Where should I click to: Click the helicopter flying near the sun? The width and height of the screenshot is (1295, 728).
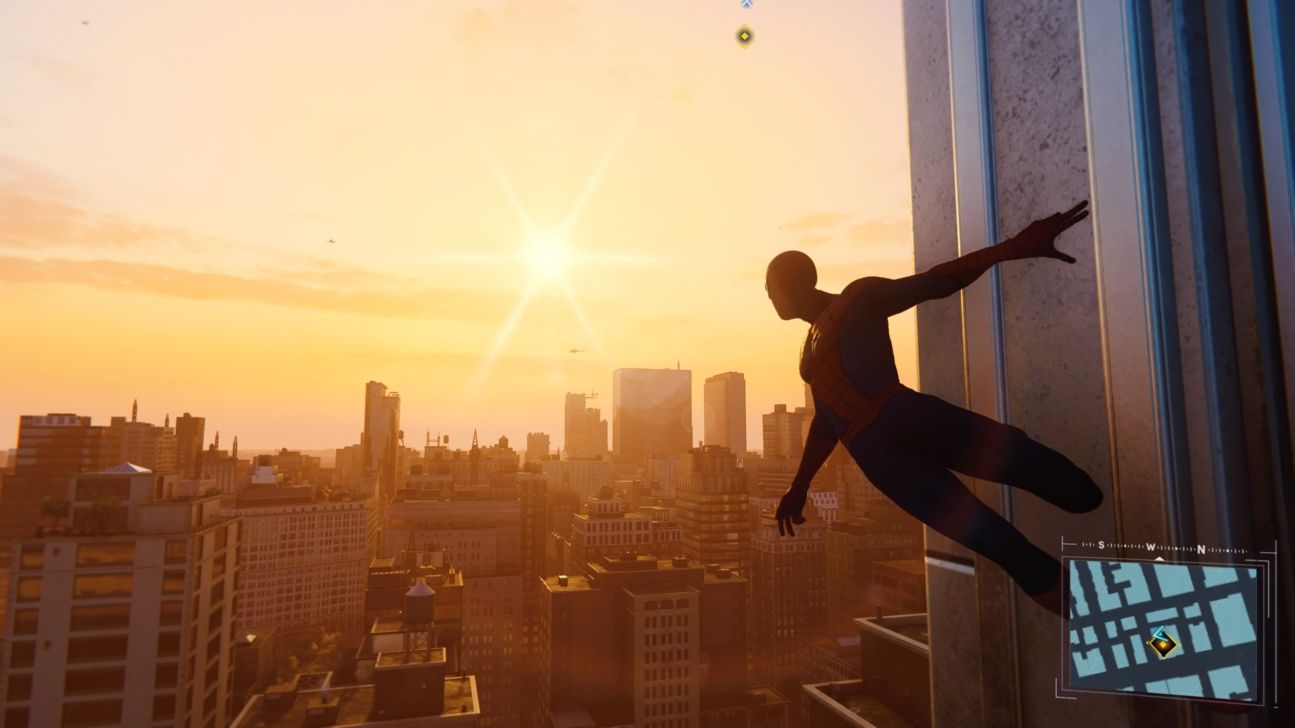578,350
